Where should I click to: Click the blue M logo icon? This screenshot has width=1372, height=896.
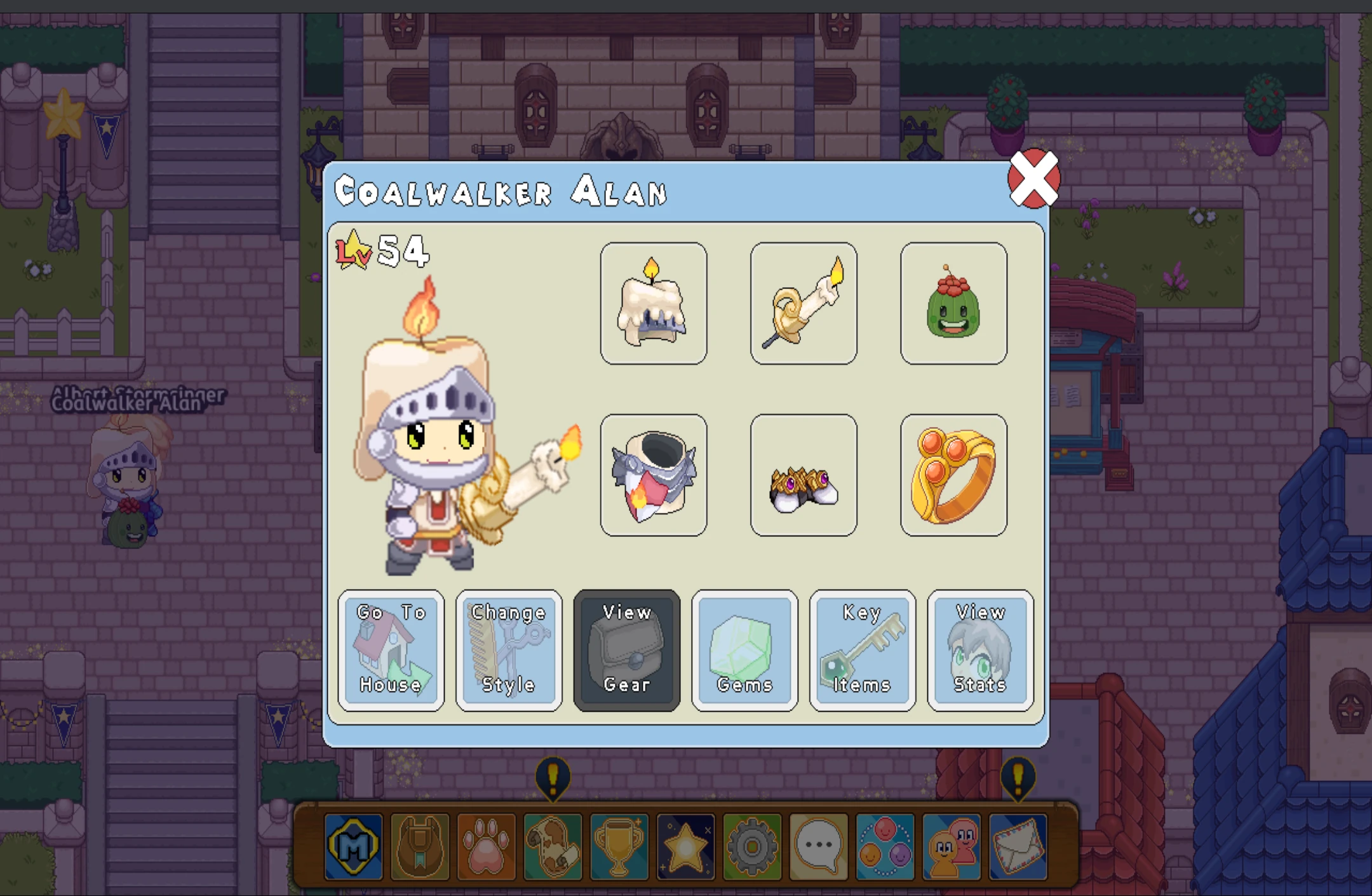click(354, 847)
